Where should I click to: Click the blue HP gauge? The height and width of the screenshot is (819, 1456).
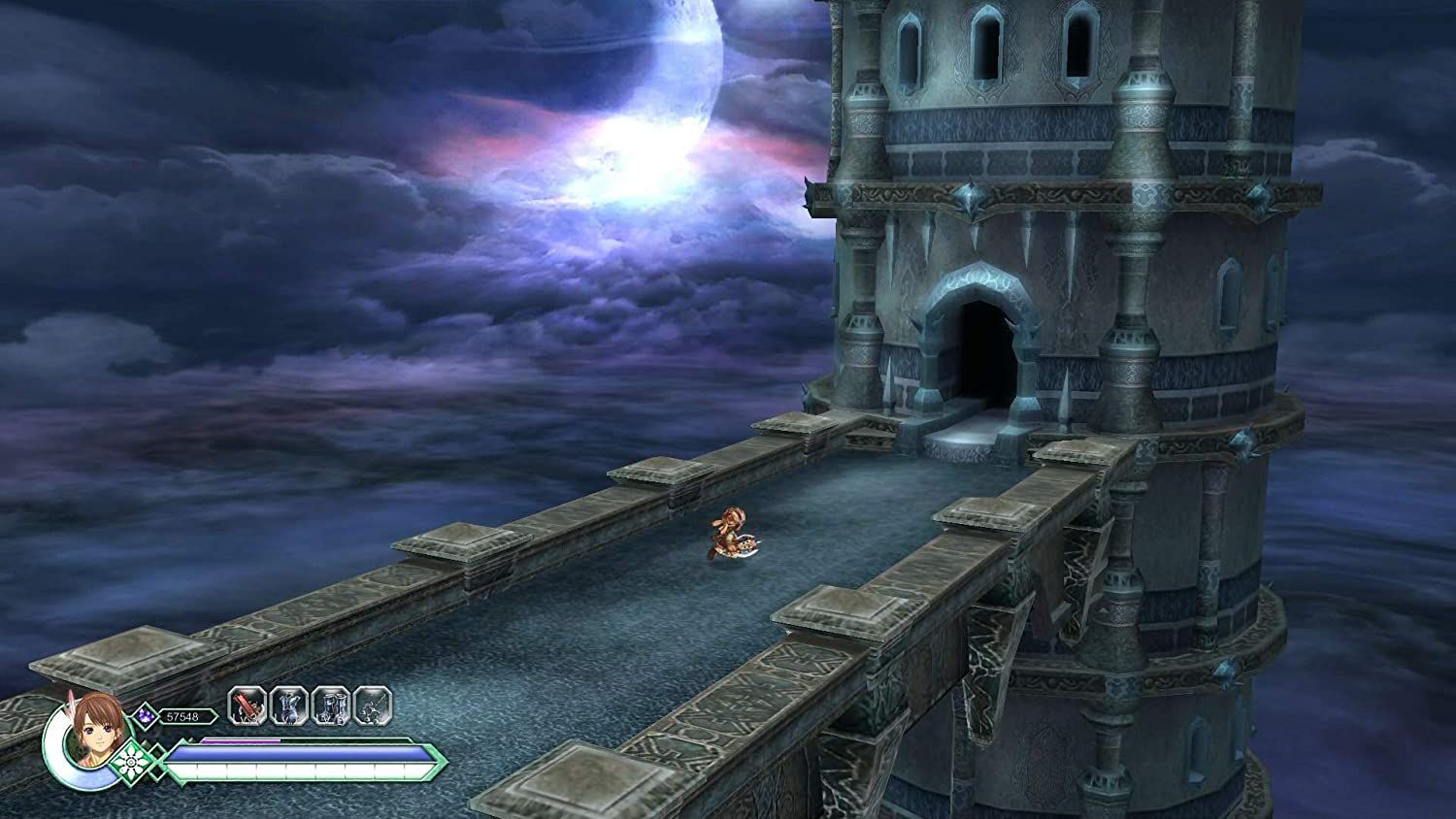click(x=299, y=755)
